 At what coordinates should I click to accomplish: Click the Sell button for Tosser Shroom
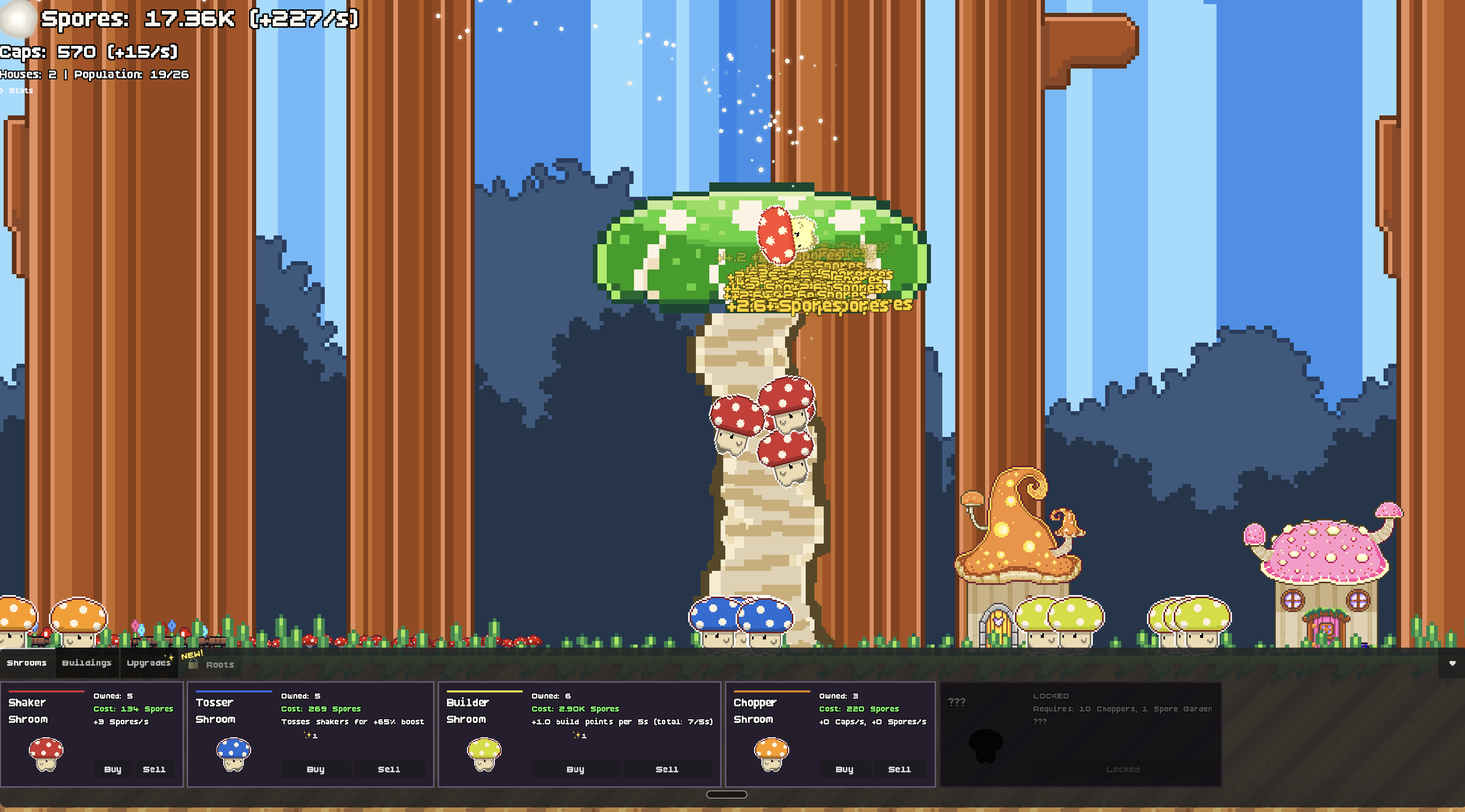pos(389,770)
